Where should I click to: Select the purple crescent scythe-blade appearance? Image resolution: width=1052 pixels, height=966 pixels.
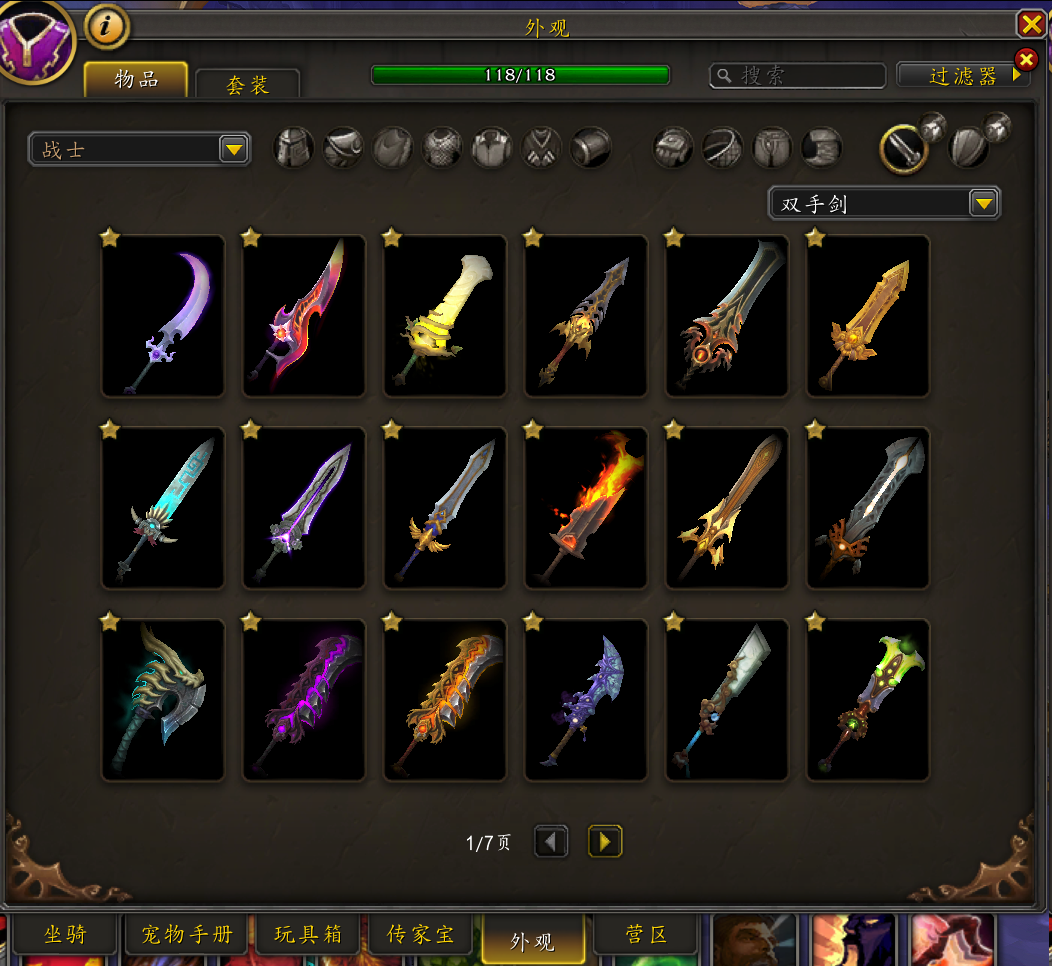[x=163, y=316]
